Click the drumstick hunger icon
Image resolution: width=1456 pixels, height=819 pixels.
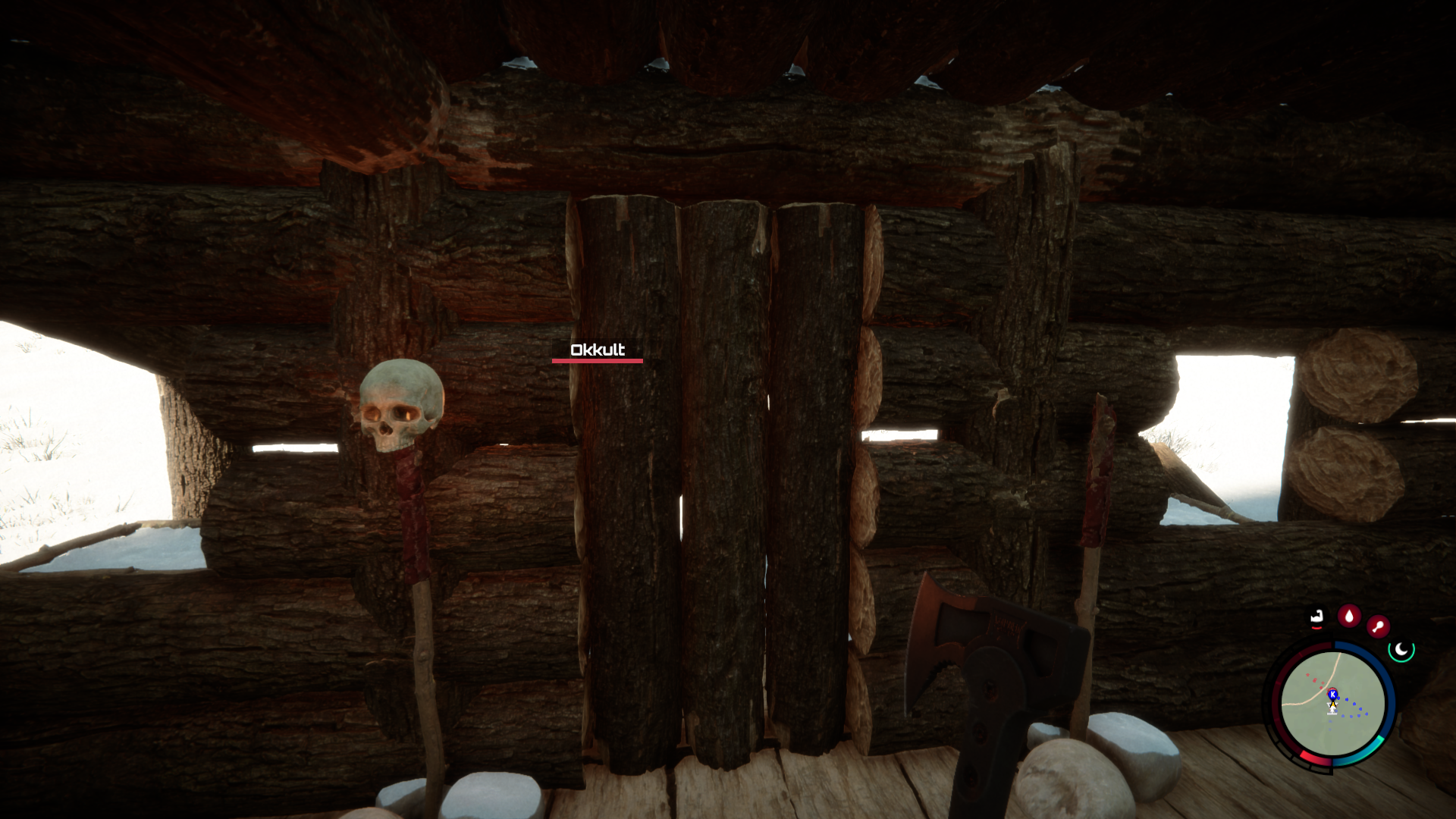(x=1378, y=626)
